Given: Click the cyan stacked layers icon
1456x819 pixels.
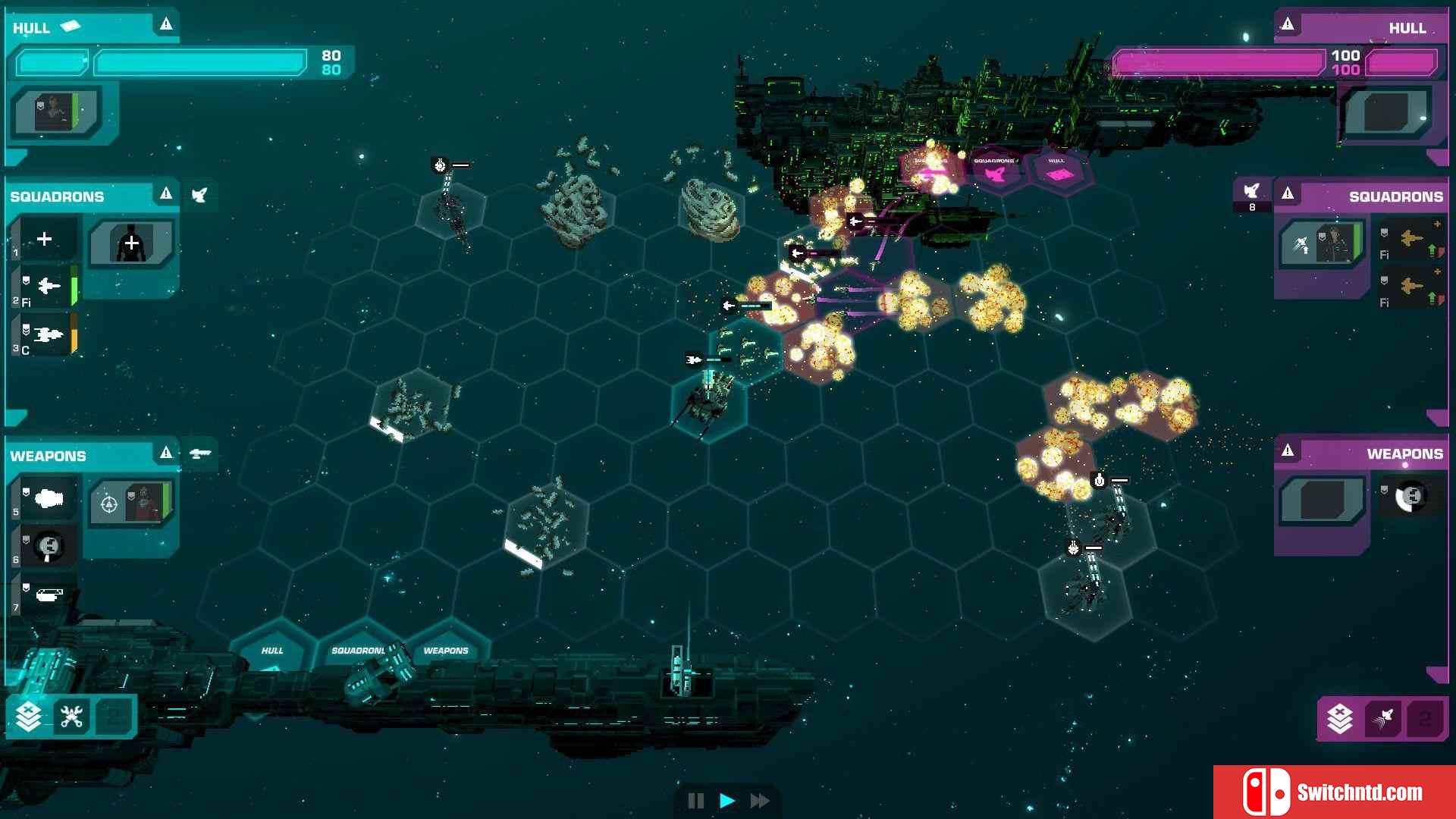Looking at the screenshot, I should pyautogui.click(x=29, y=717).
